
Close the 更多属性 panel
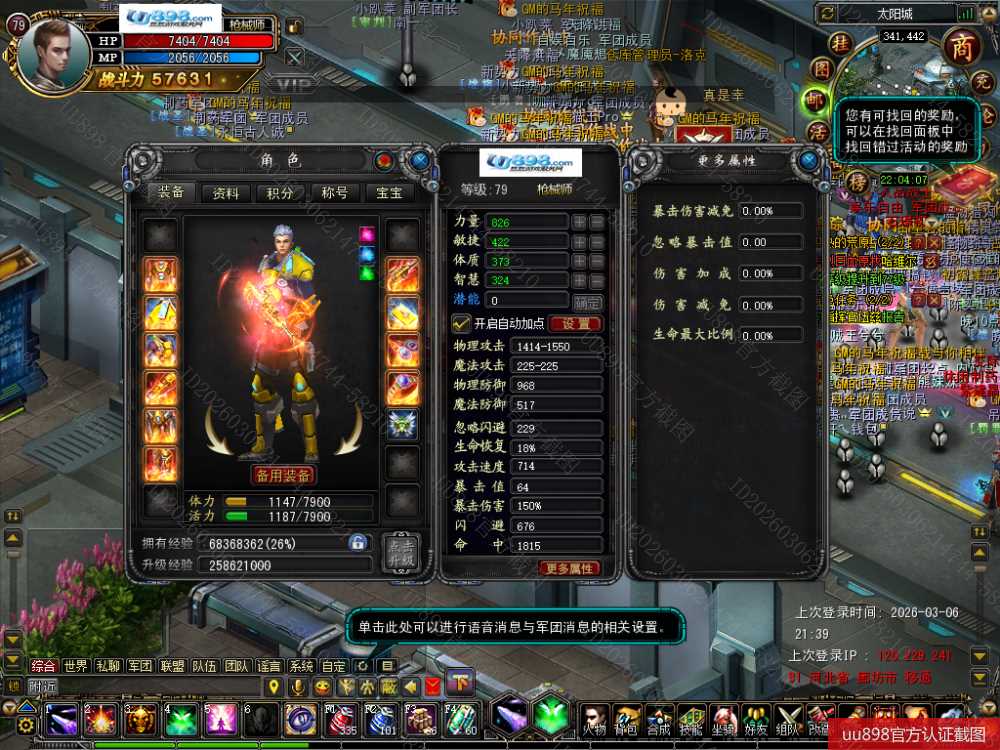[x=808, y=160]
